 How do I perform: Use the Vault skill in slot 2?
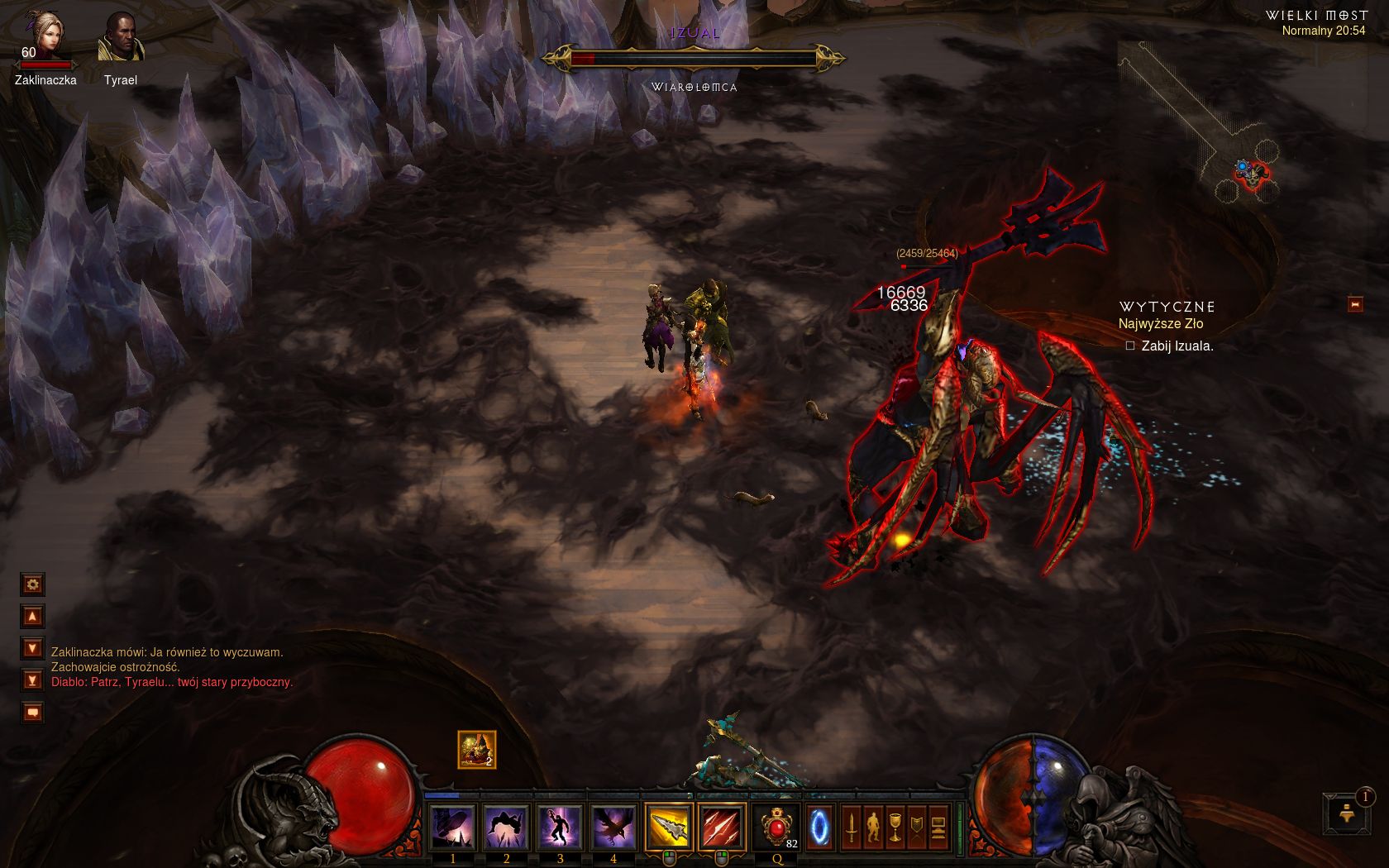click(506, 826)
